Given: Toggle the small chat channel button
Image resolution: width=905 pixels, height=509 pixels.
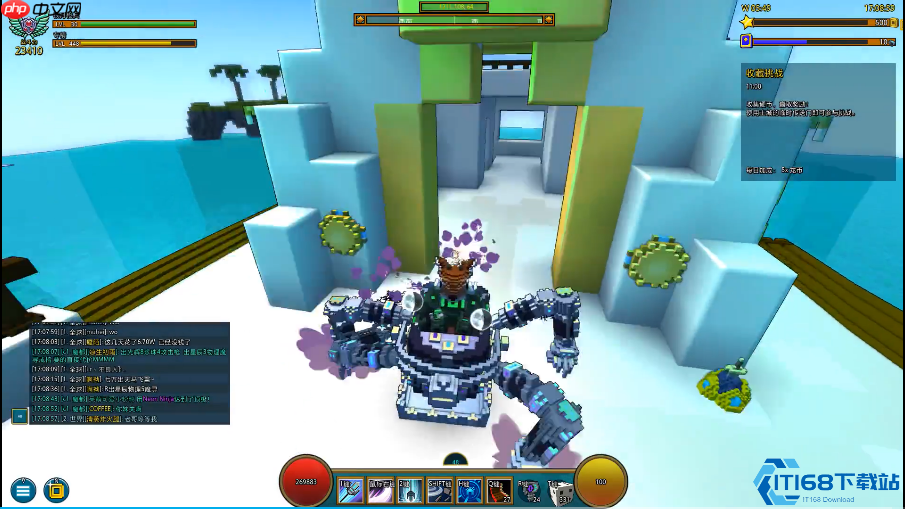Looking at the screenshot, I should [19, 415].
